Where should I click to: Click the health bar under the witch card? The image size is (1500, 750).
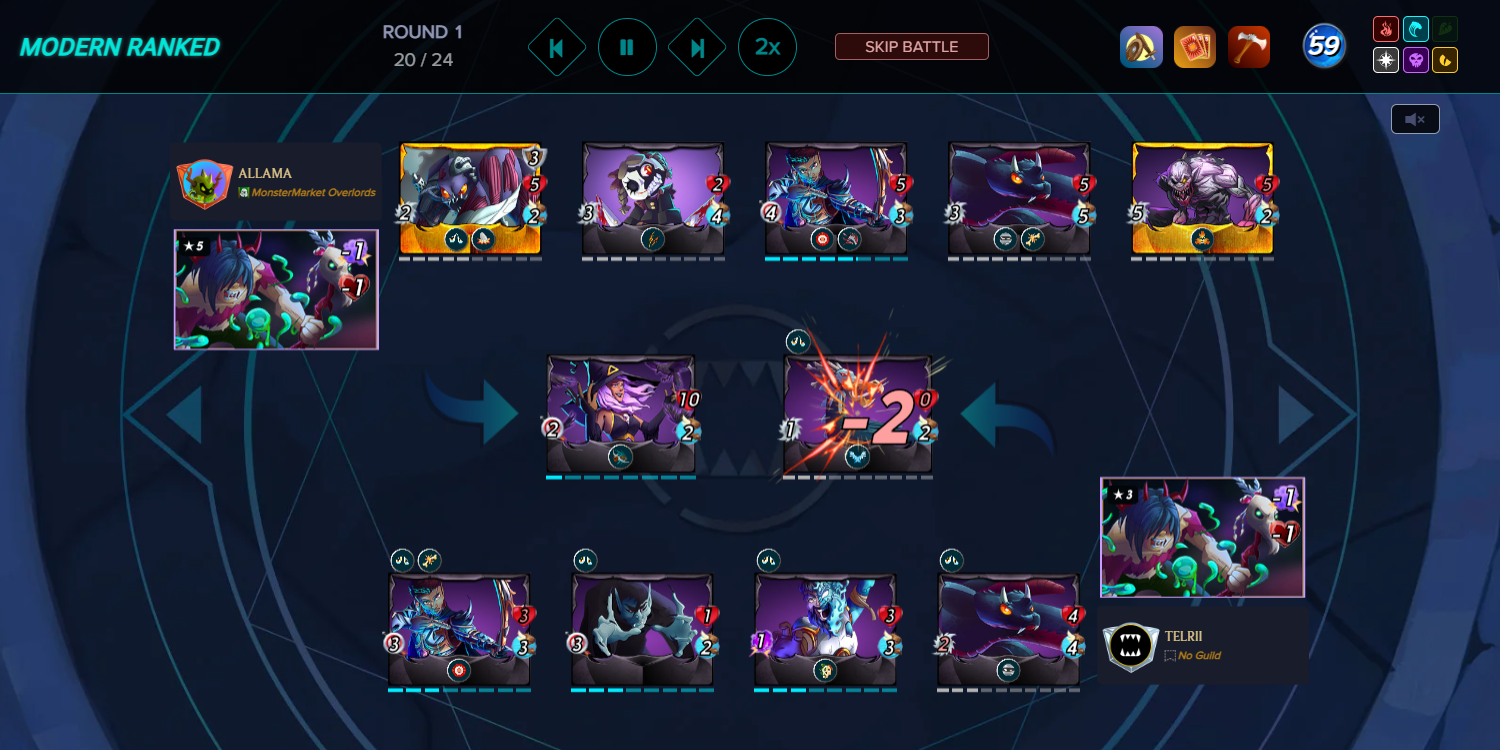[x=621, y=478]
